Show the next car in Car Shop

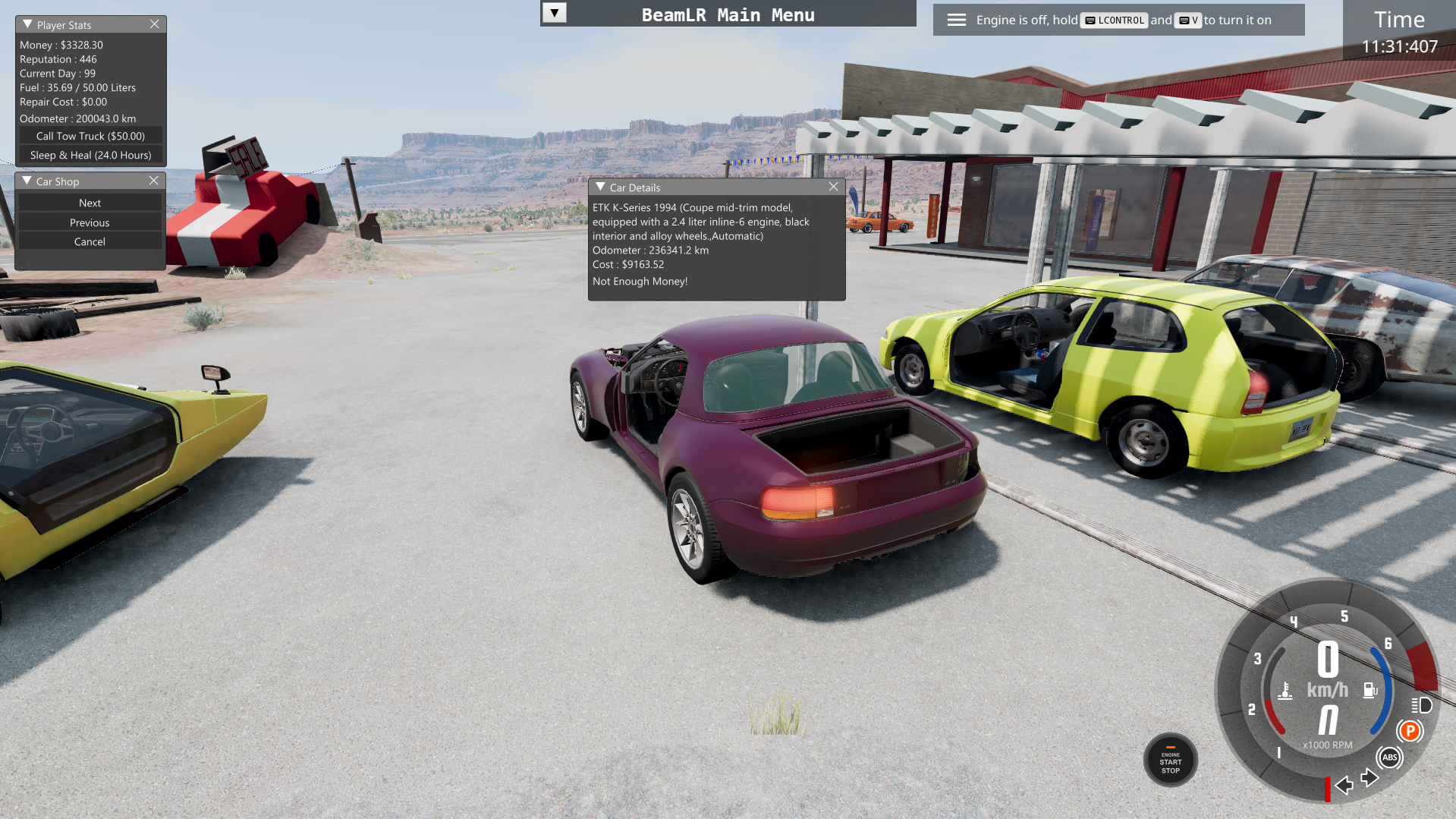pos(90,203)
